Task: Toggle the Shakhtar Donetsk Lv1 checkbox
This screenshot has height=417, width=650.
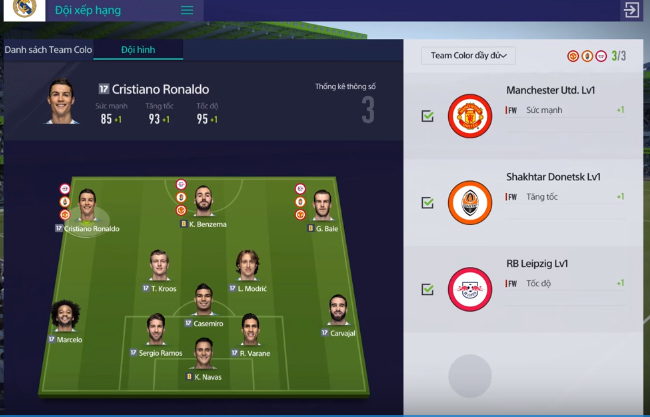Action: [427, 202]
